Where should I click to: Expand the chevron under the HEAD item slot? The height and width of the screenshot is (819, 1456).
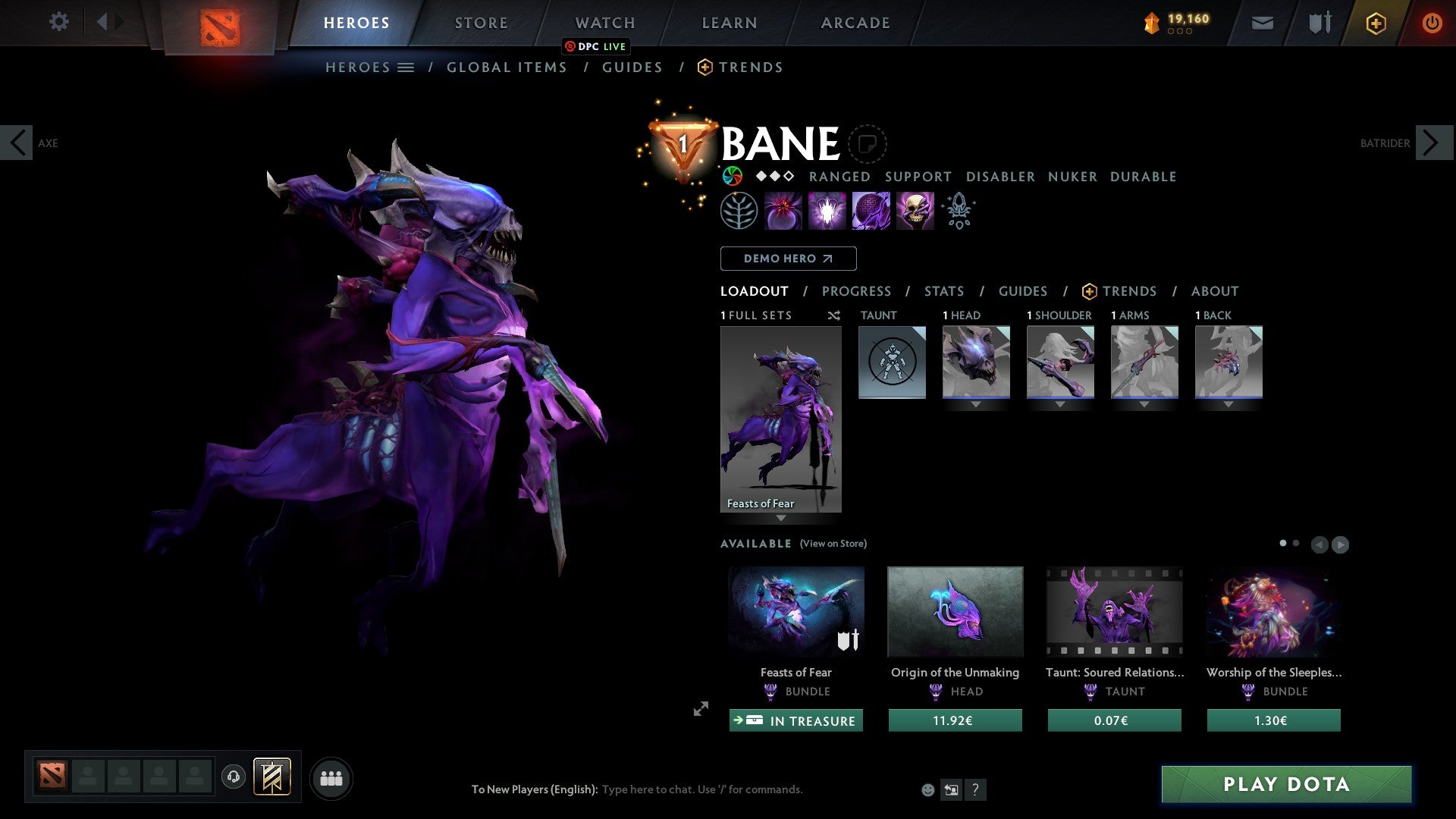click(976, 404)
